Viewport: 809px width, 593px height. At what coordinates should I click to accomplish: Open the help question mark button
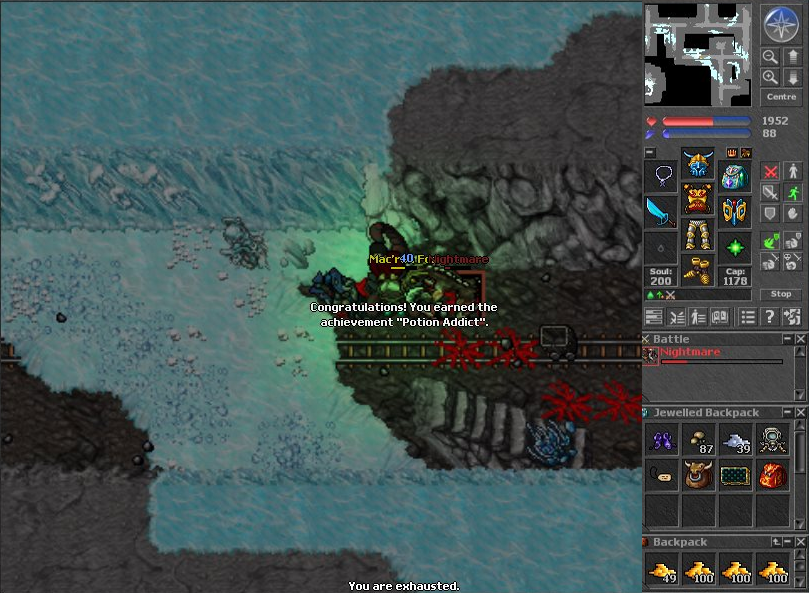(769, 317)
